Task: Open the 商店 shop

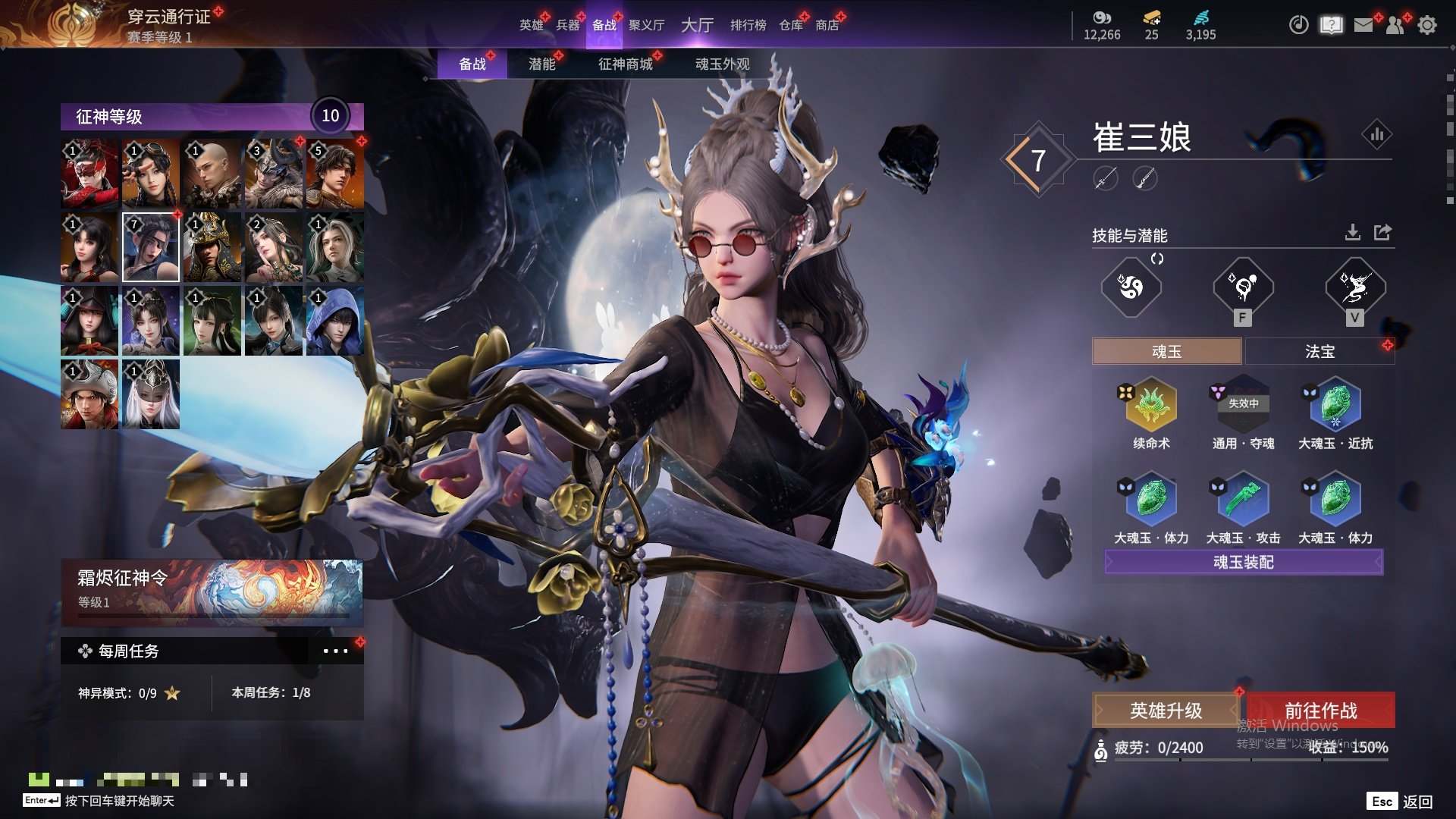Action: pos(827,25)
